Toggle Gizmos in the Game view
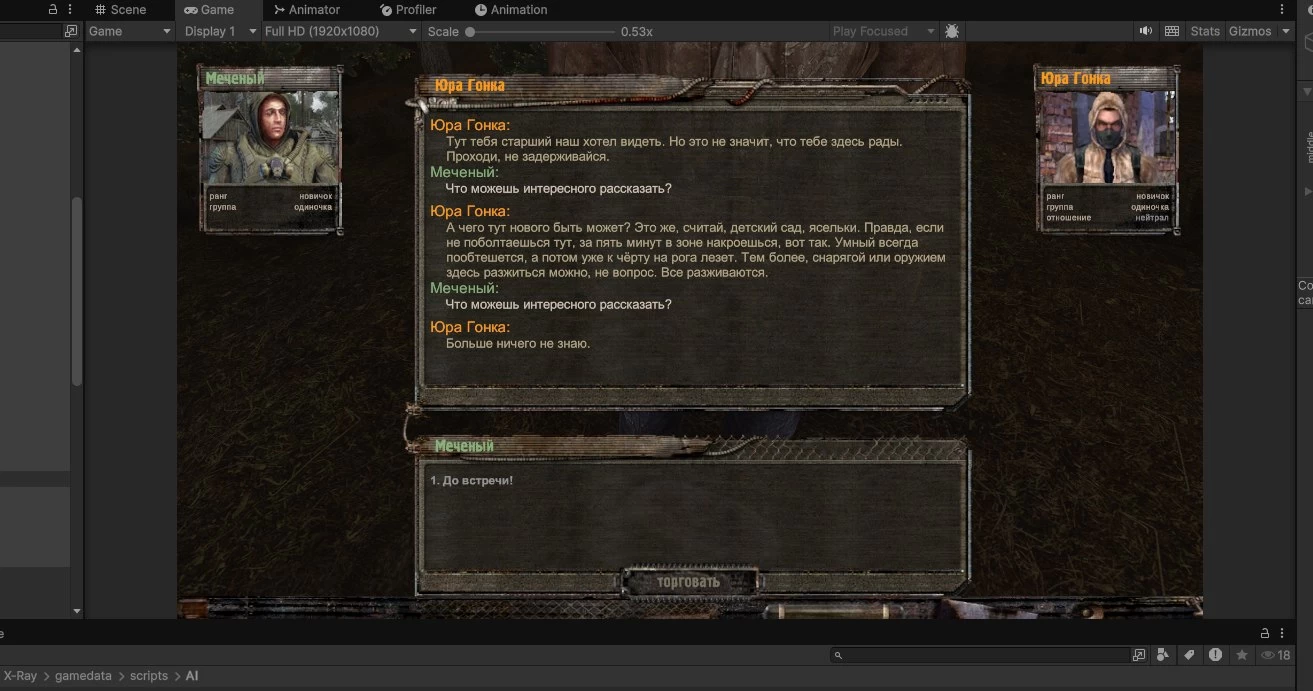Screen dimensions: 1313x691 [x=1250, y=31]
